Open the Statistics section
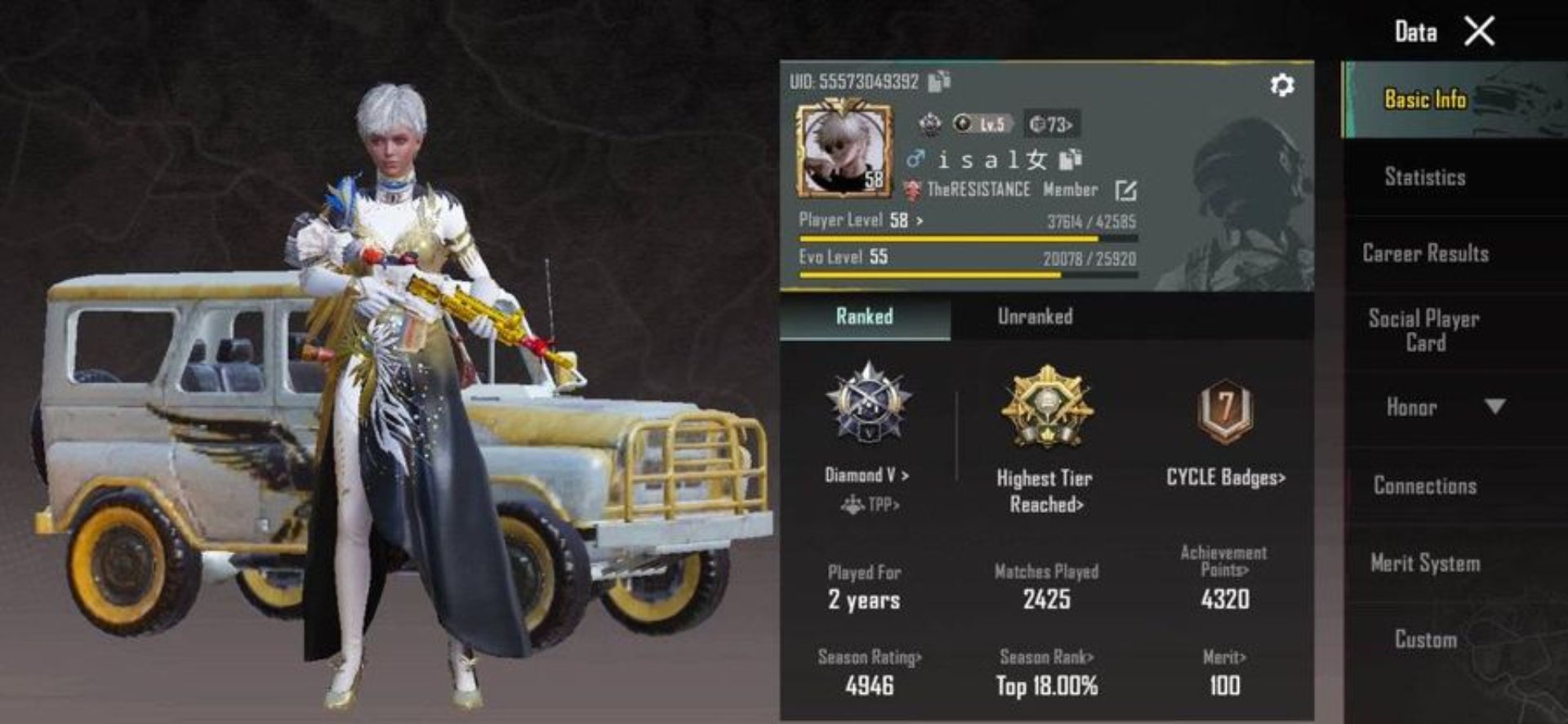Viewport: 1568px width, 724px height. 1425,177
